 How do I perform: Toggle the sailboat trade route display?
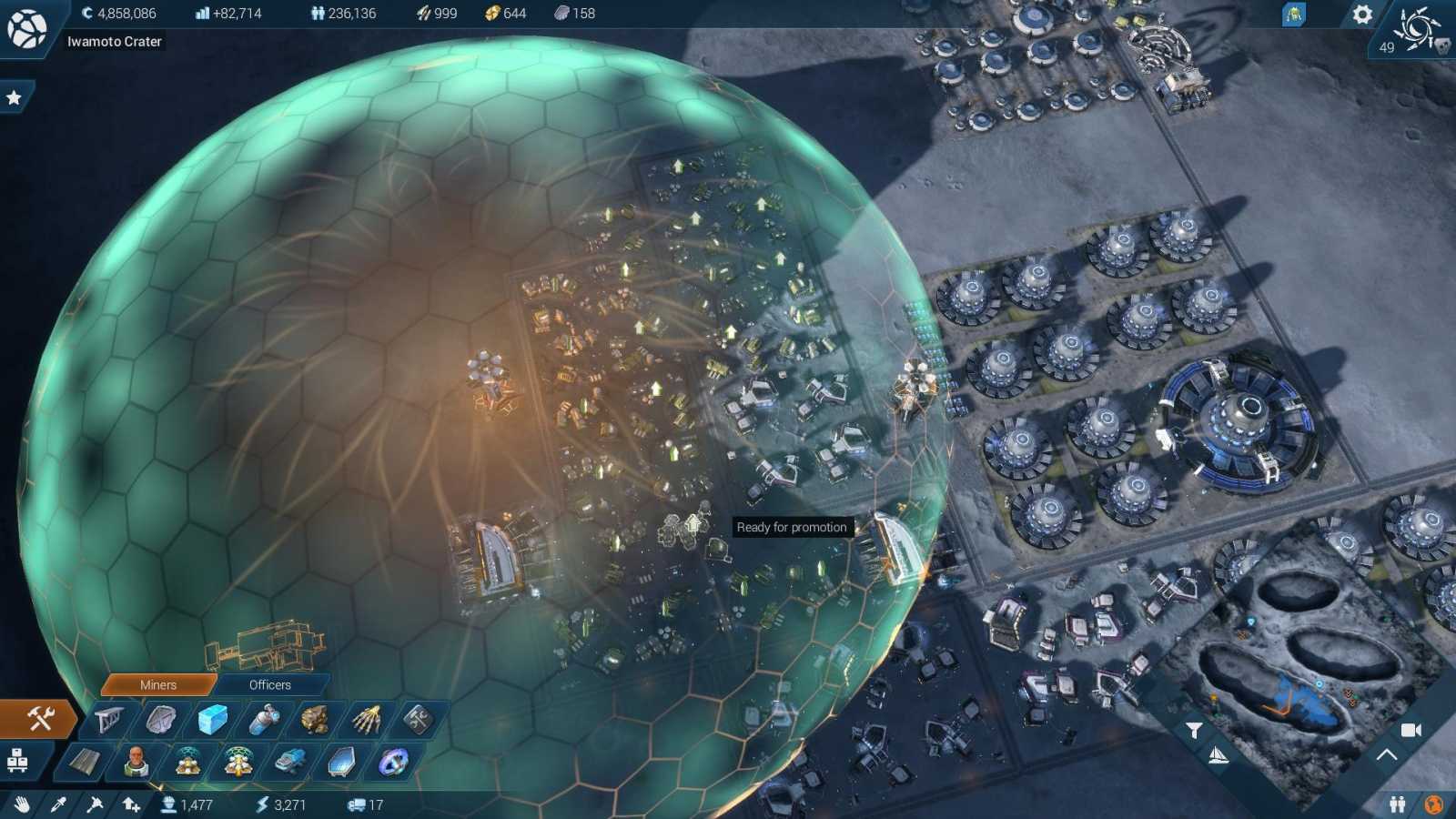point(1218,756)
